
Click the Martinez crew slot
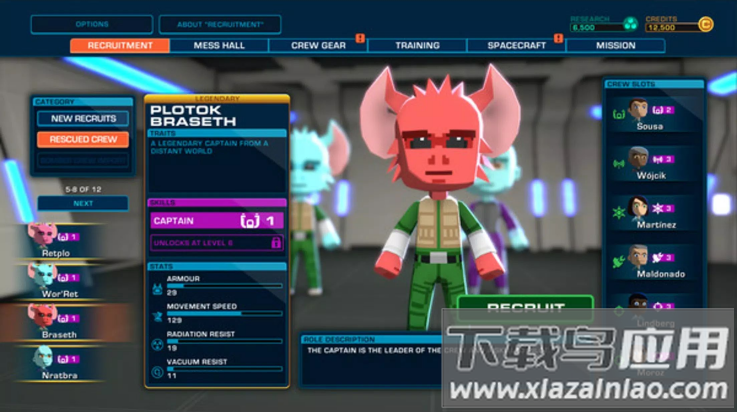654,210
